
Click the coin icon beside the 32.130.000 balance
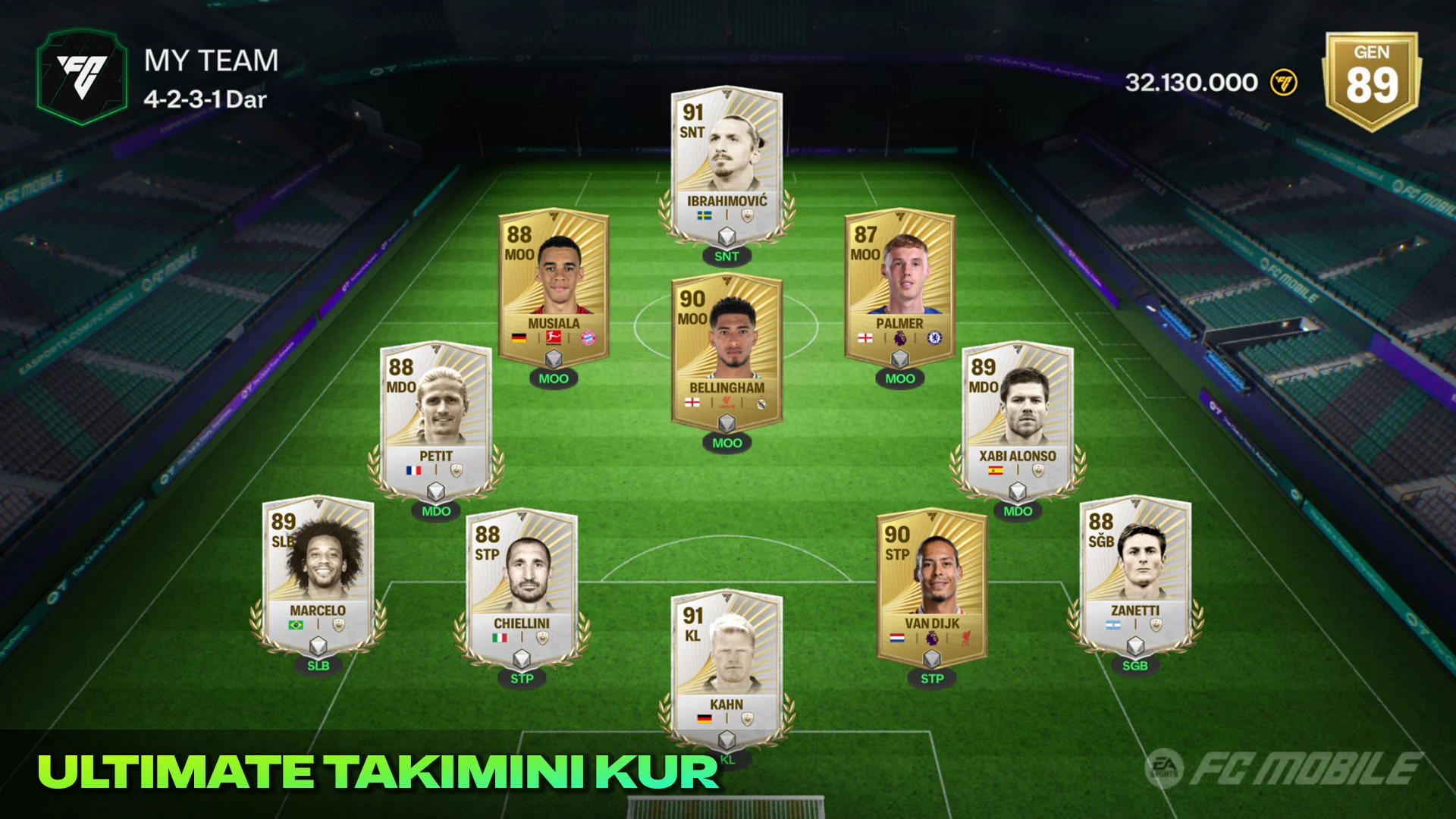pos(1282,83)
